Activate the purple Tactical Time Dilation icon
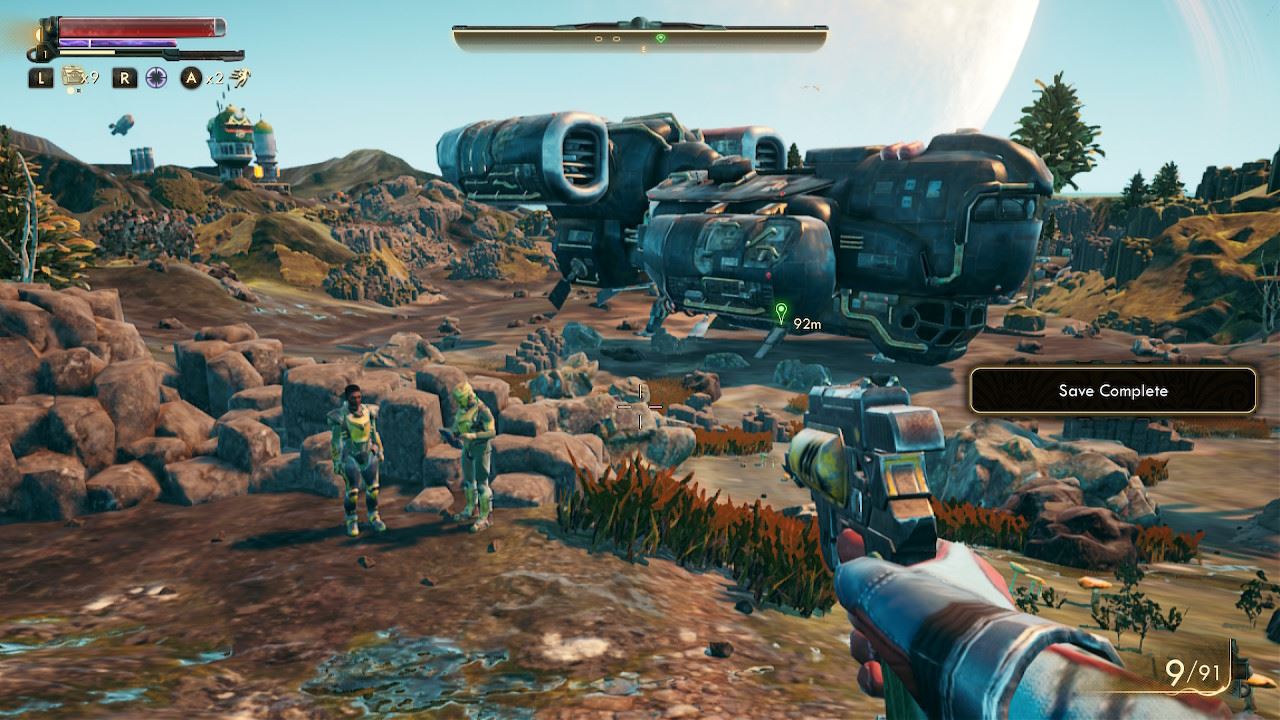Viewport: 1280px width, 720px height. [155, 77]
